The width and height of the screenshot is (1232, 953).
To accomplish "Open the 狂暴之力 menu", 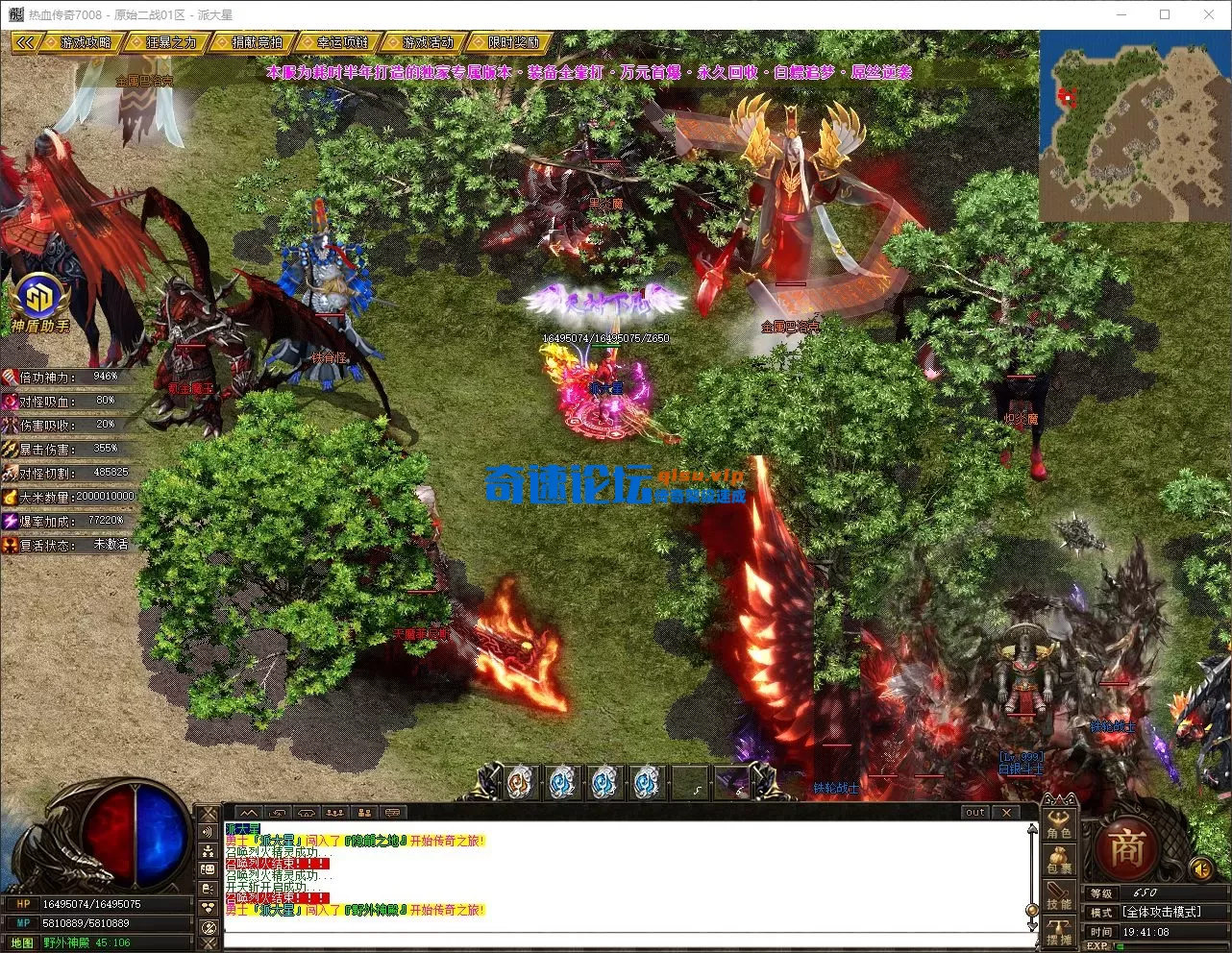I will [x=171, y=43].
